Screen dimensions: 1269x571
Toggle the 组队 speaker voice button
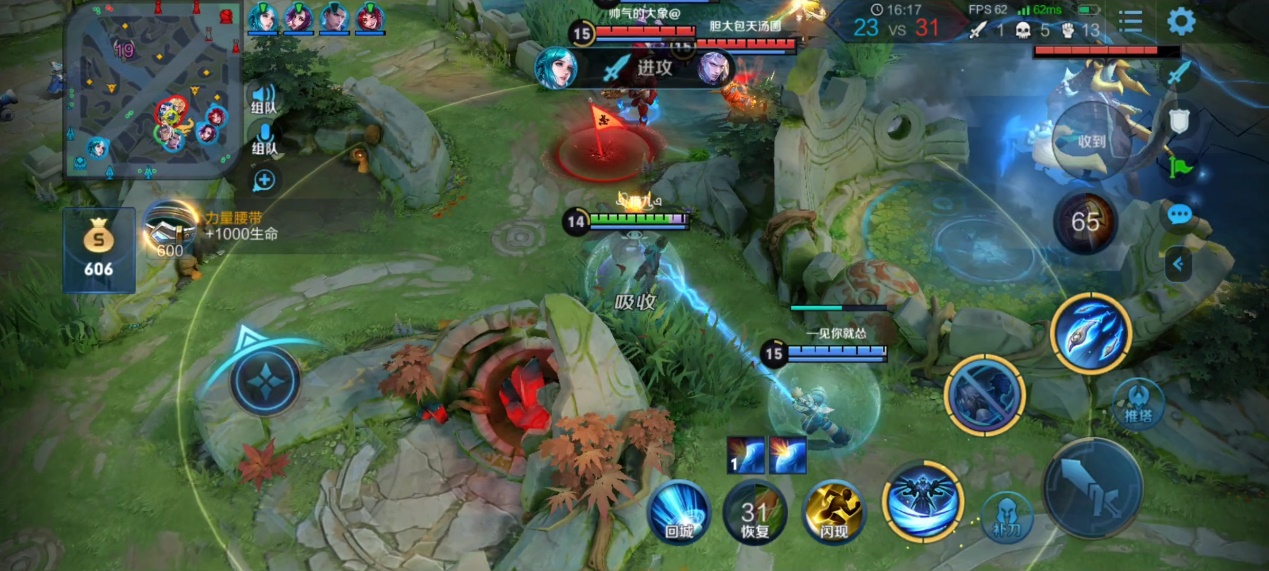(x=264, y=96)
